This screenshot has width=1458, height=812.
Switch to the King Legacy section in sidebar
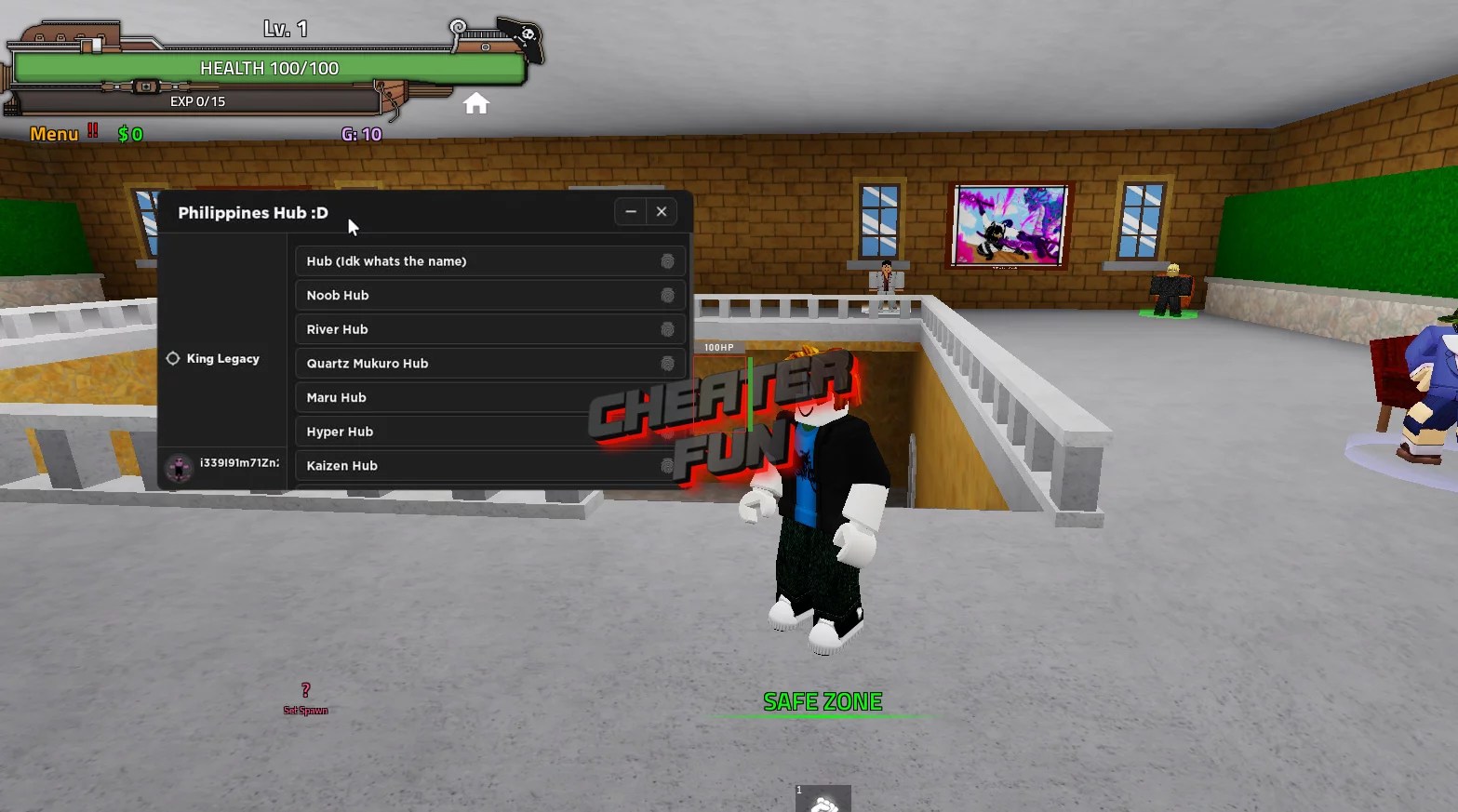(x=223, y=358)
